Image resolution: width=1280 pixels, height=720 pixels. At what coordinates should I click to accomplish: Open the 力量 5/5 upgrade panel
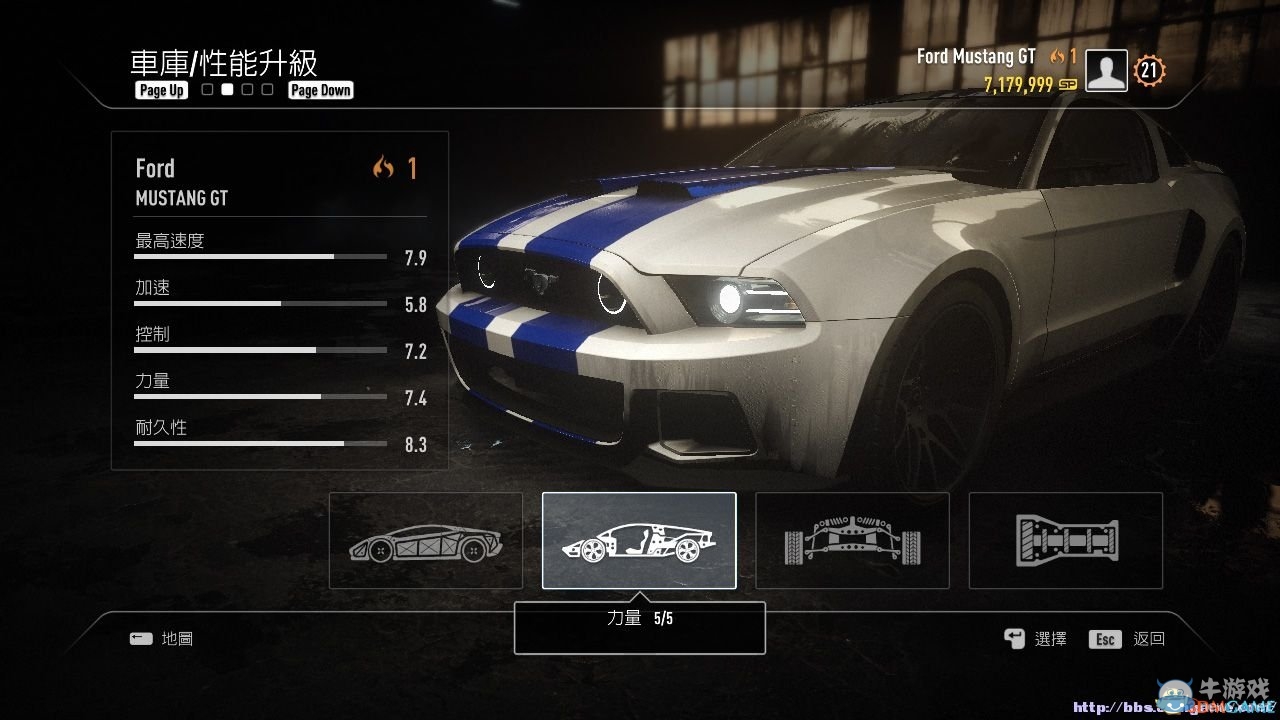pyautogui.click(x=639, y=628)
